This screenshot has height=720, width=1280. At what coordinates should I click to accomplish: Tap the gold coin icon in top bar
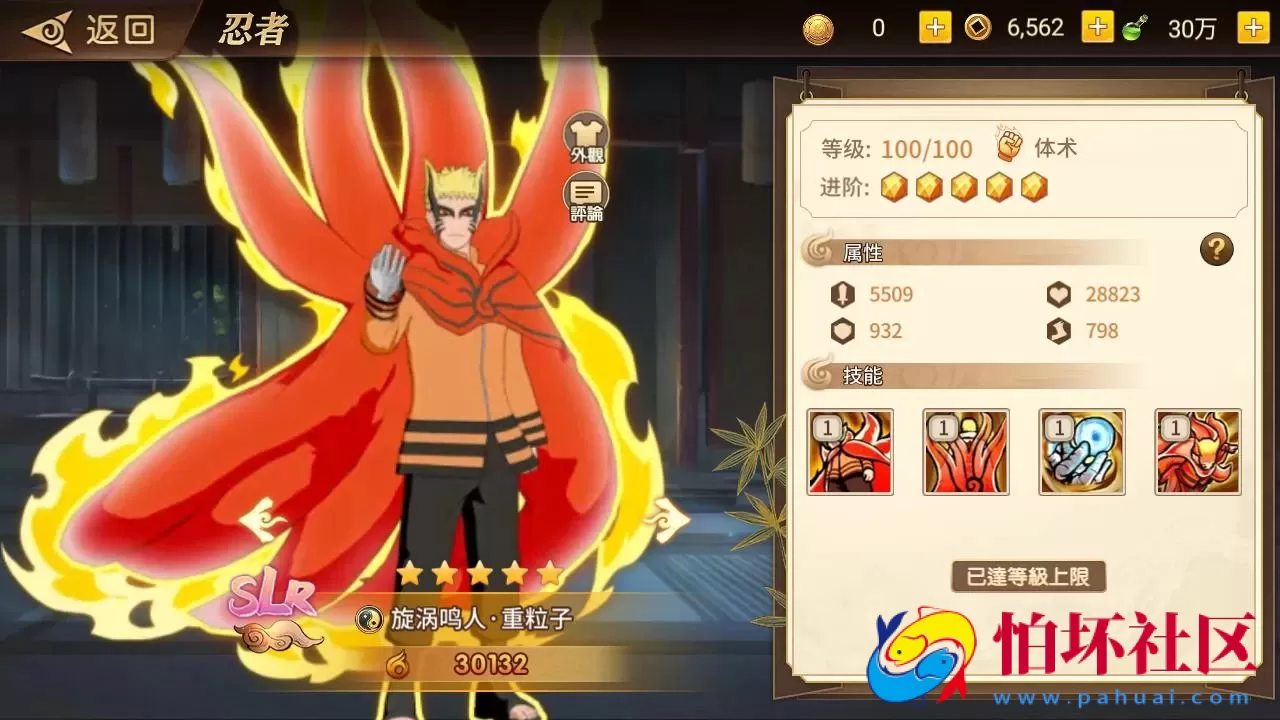(x=817, y=27)
